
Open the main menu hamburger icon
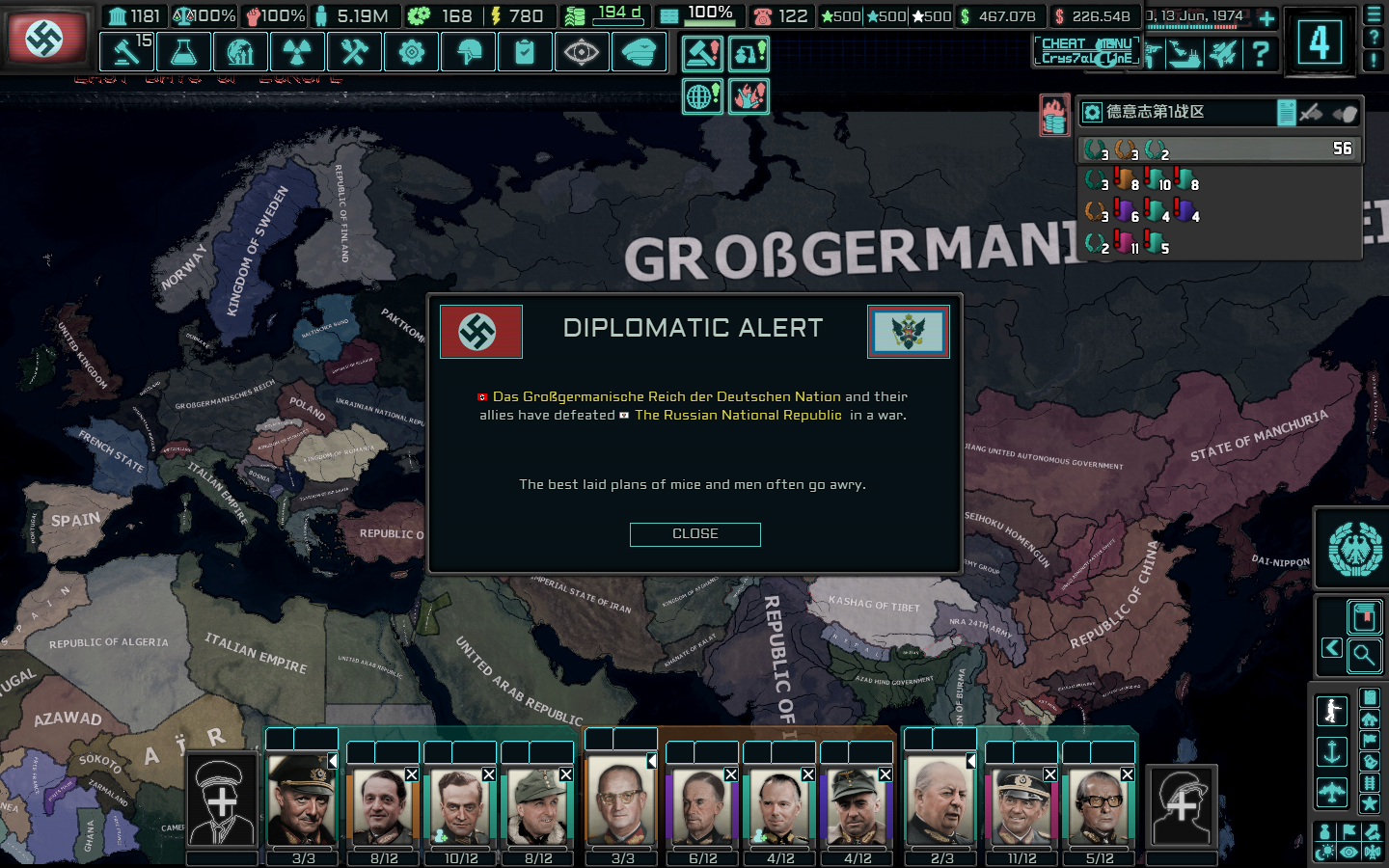click(1374, 14)
